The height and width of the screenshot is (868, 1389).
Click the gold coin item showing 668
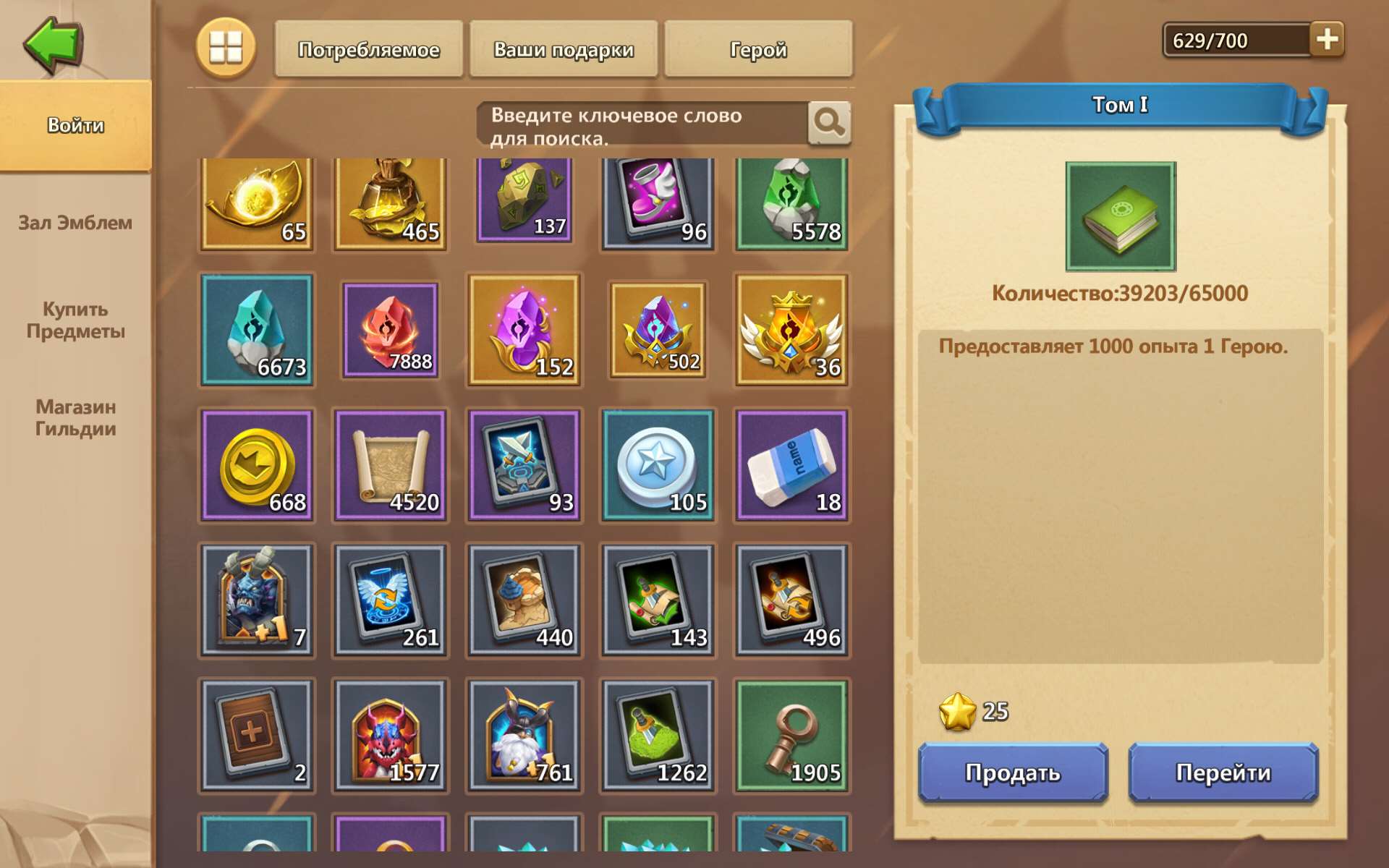click(257, 465)
